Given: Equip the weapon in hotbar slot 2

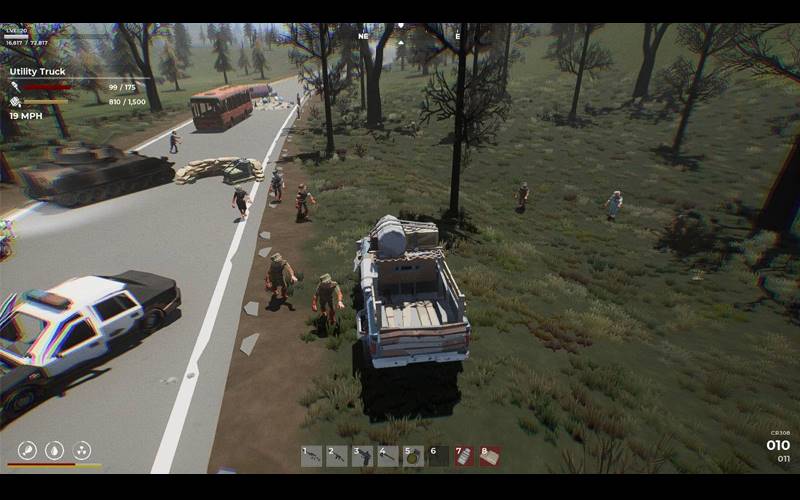Looking at the screenshot, I should pos(337,456).
